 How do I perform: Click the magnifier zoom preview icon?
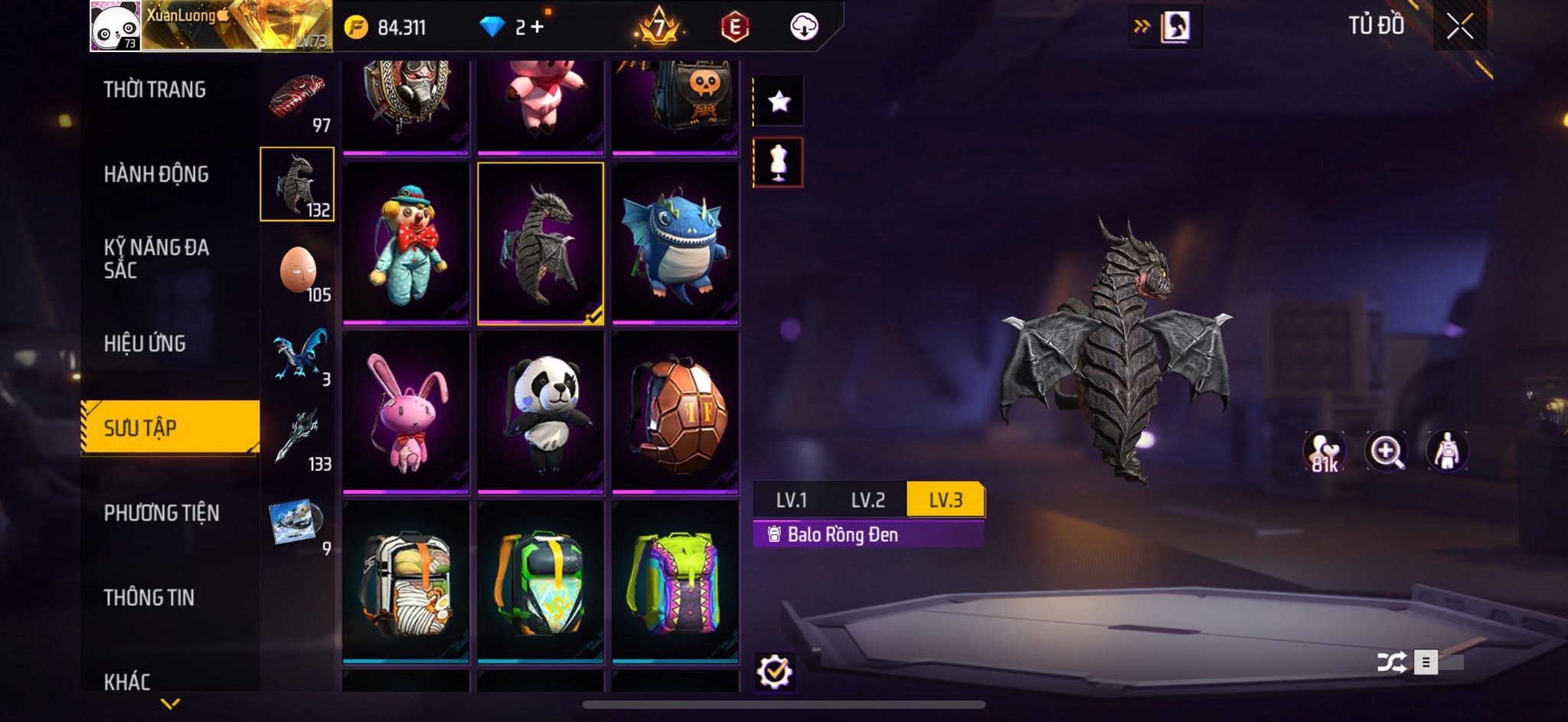(1386, 451)
